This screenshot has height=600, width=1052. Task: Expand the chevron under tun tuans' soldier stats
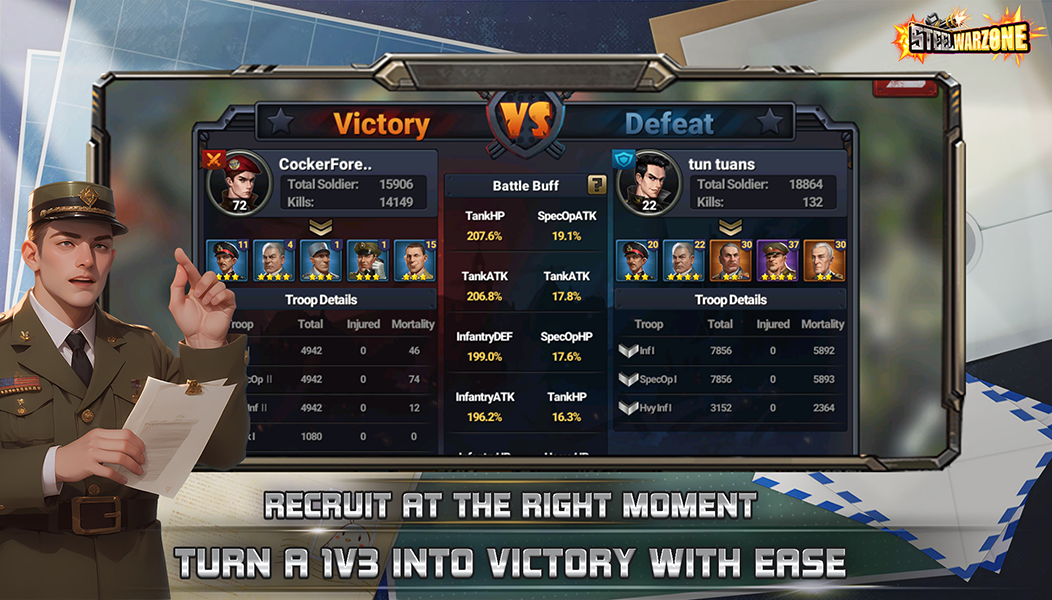coord(731,228)
